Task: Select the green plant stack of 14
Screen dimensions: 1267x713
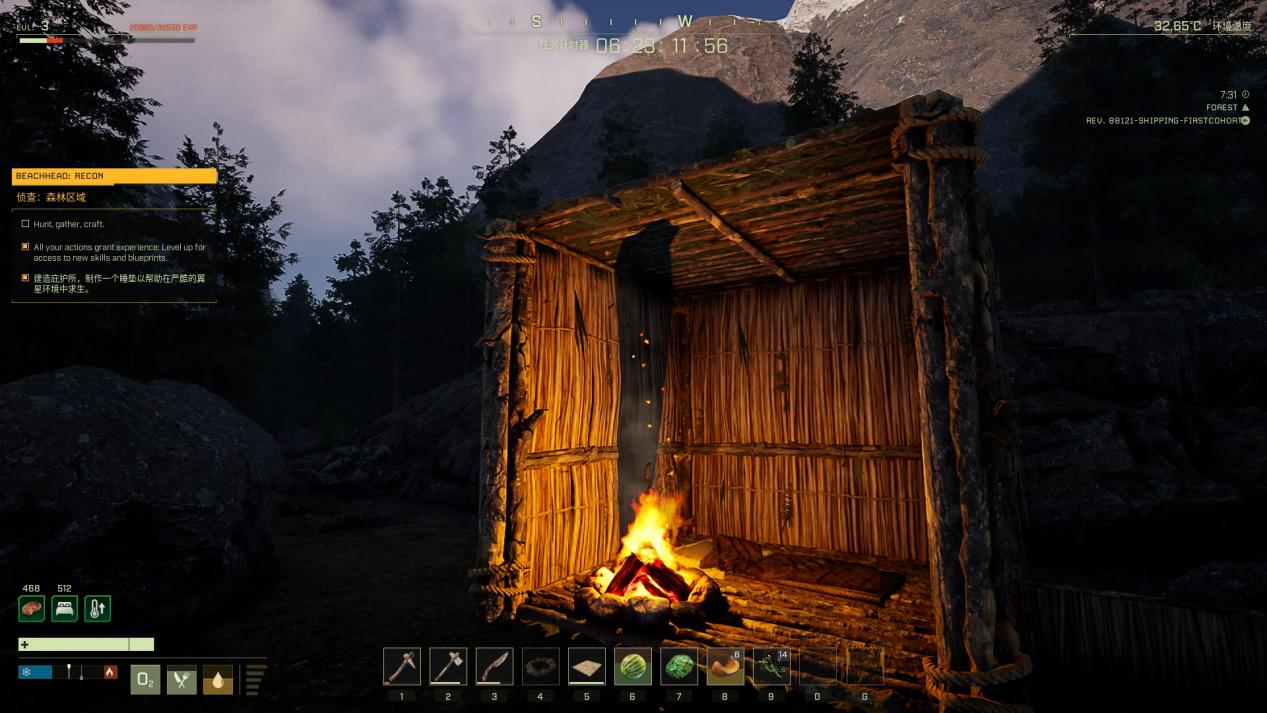Action: click(x=771, y=666)
